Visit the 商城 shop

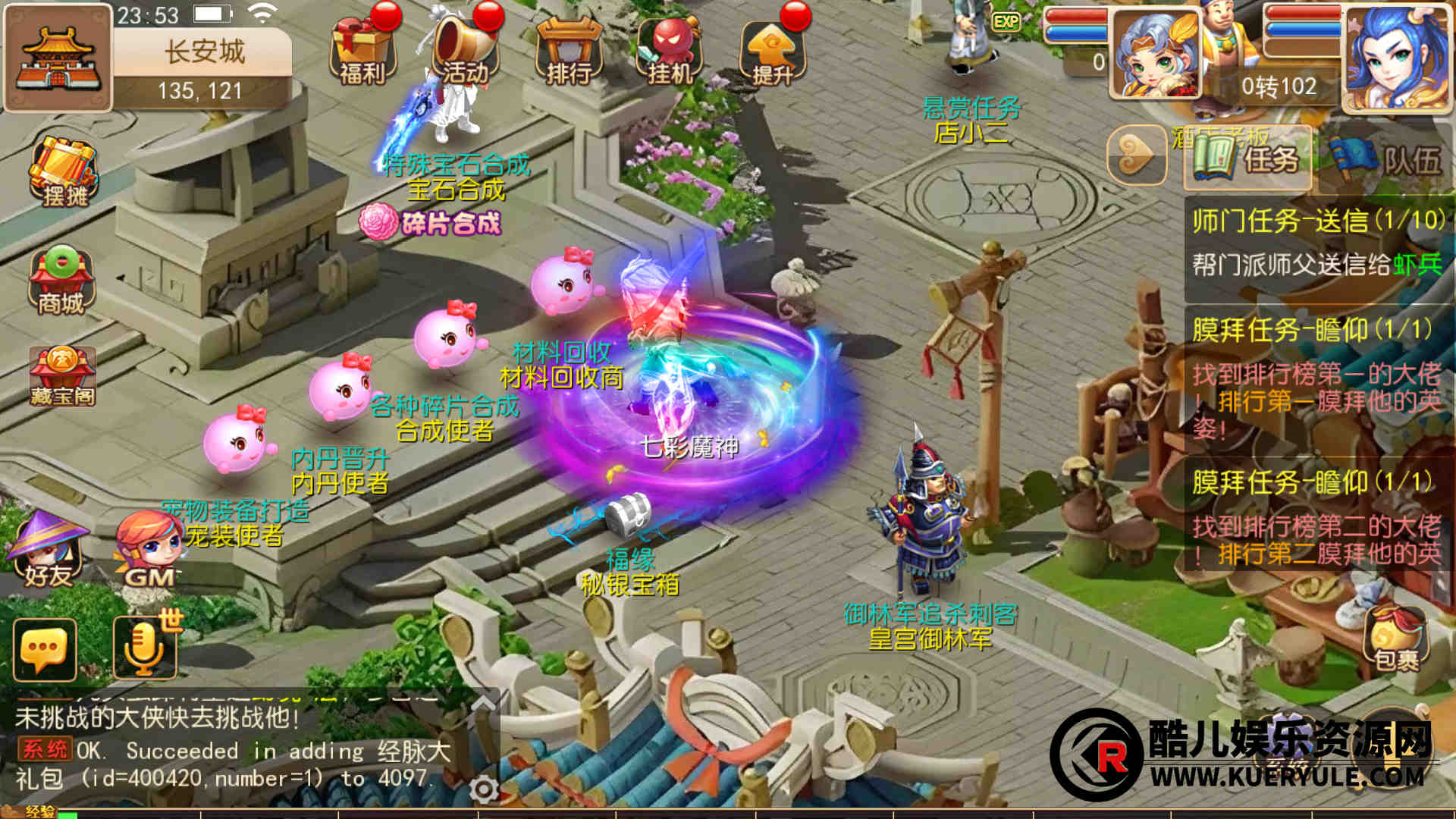[61, 281]
